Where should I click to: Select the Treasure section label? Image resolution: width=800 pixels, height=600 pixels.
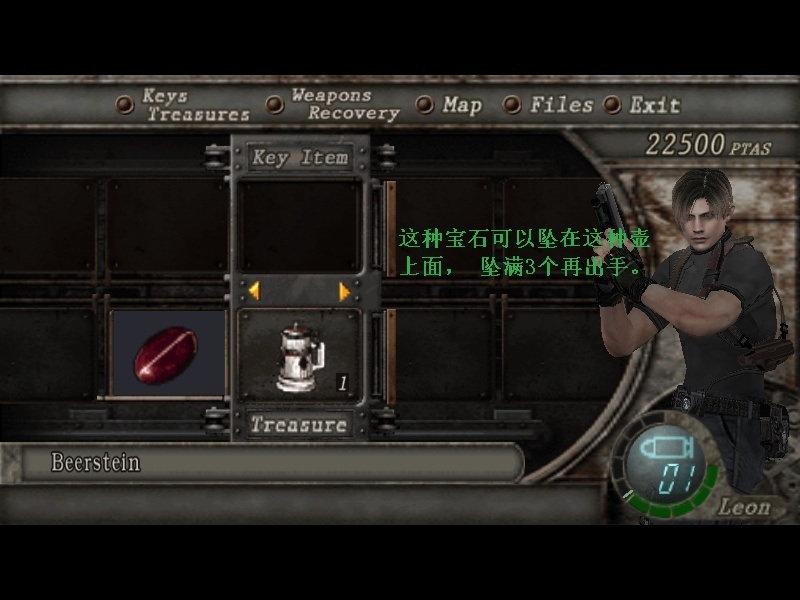coord(299,425)
